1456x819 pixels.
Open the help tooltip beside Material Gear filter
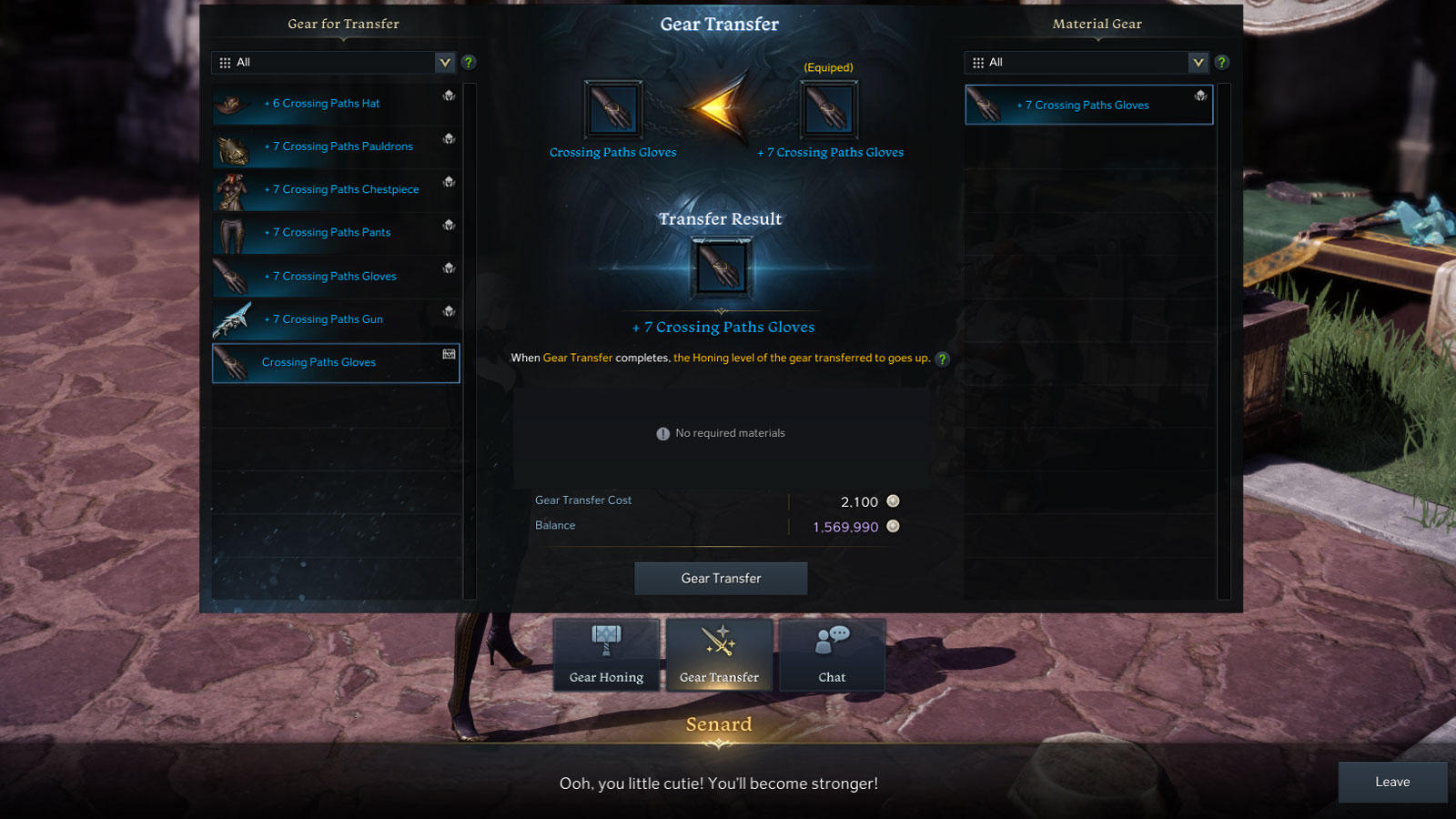pyautogui.click(x=1222, y=62)
